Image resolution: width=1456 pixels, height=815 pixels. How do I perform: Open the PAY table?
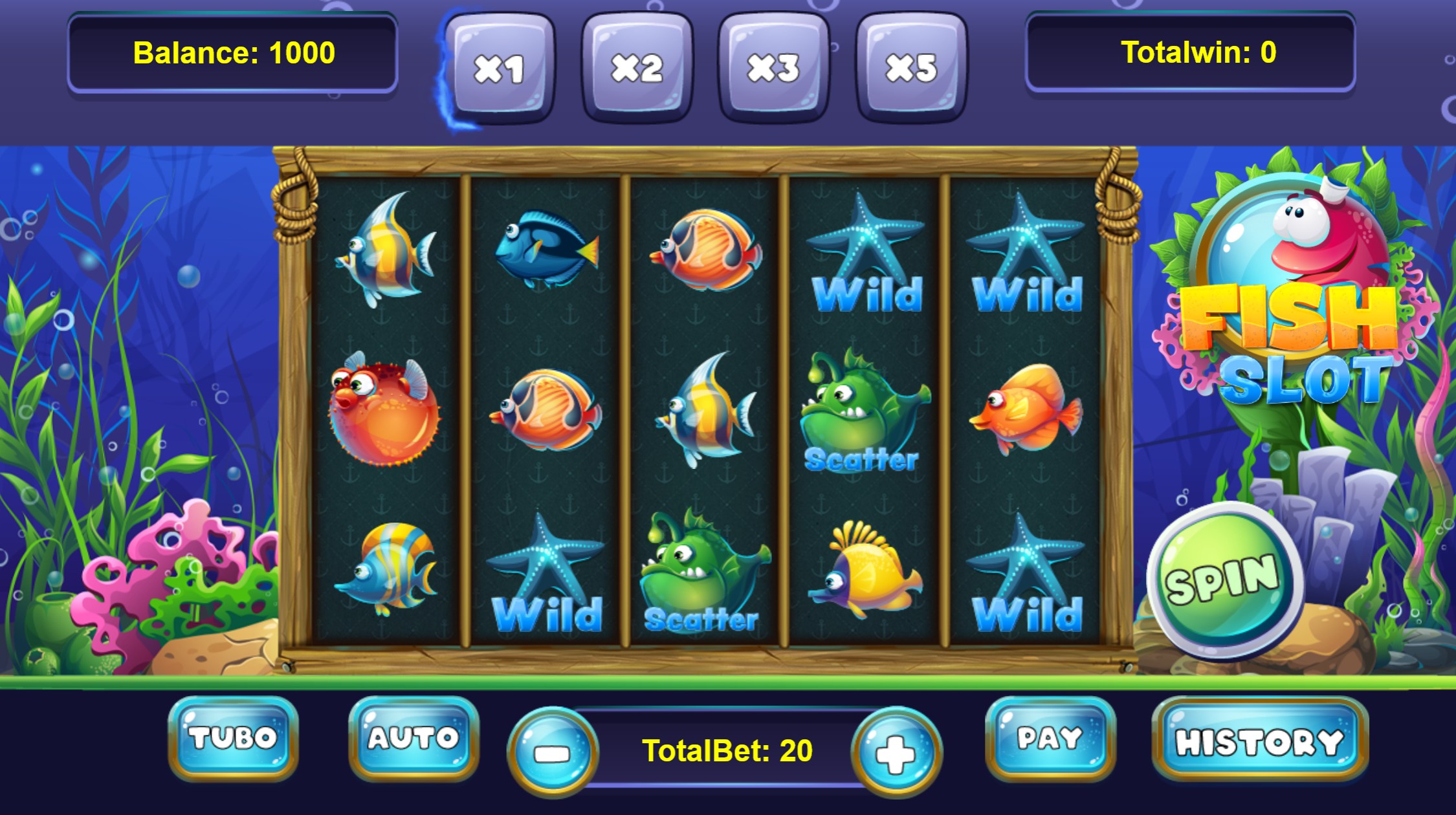[x=1050, y=737]
